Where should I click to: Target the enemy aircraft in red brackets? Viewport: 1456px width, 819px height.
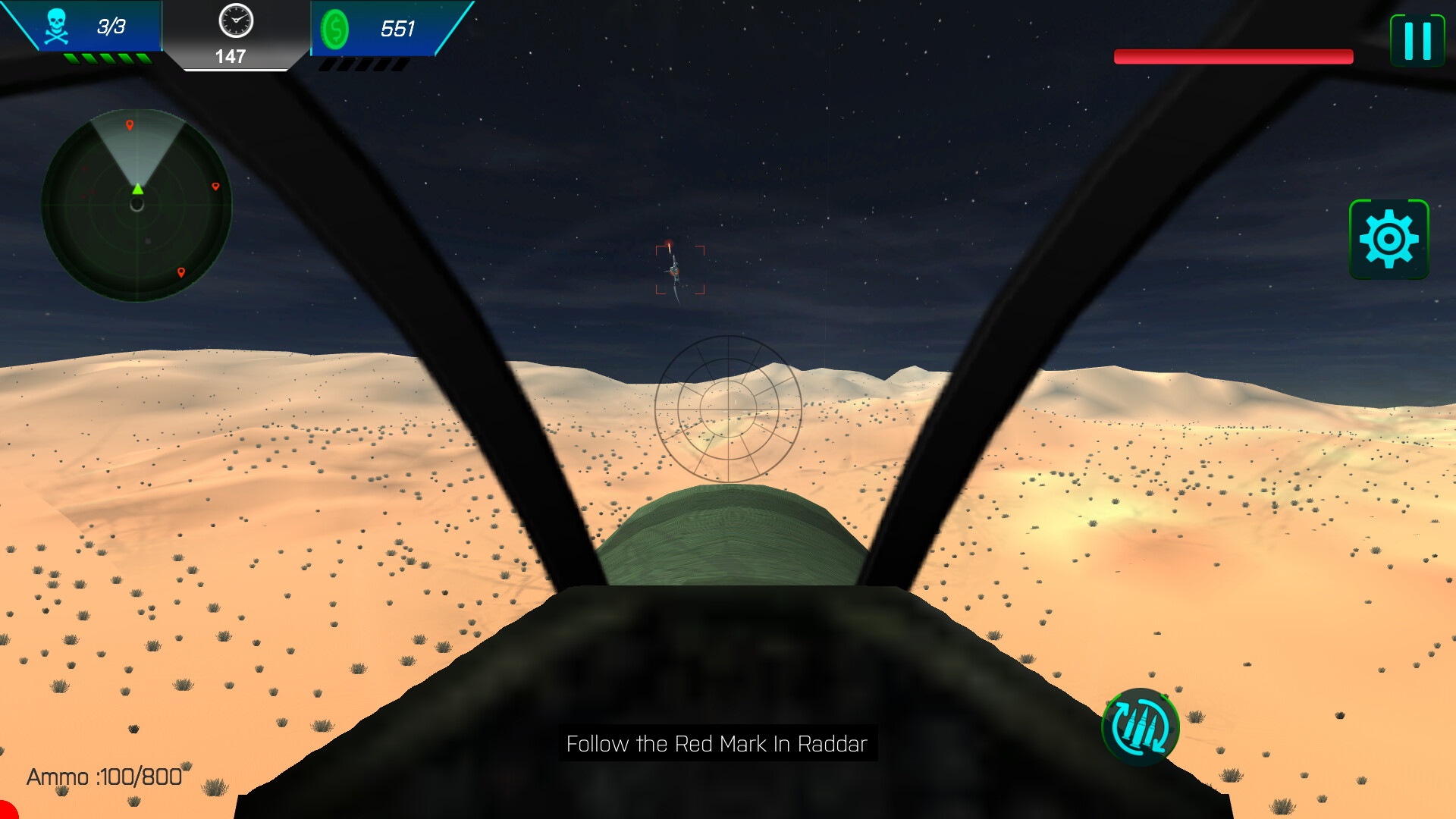[x=677, y=269]
